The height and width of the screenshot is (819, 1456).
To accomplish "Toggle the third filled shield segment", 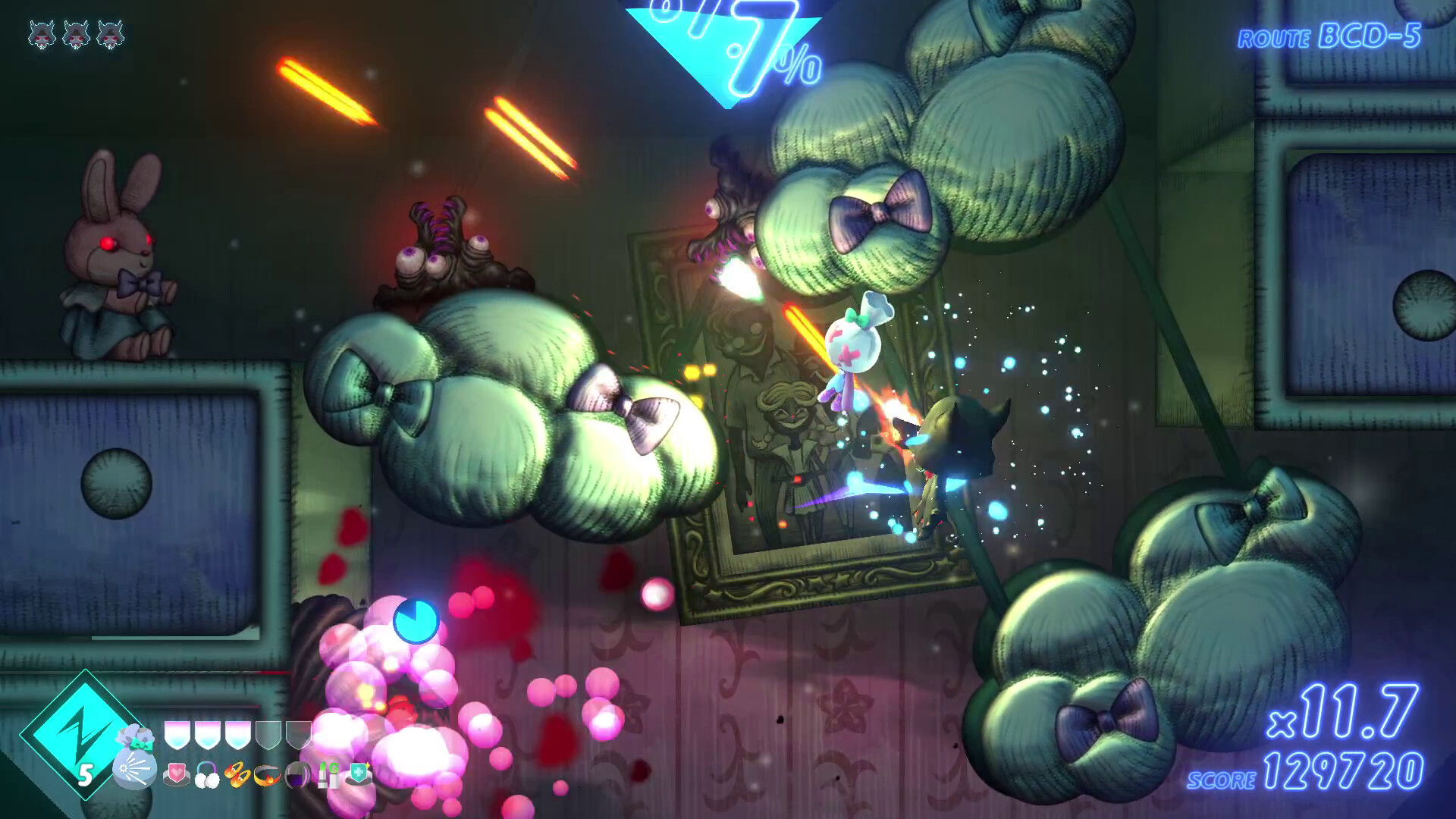I will [x=237, y=736].
